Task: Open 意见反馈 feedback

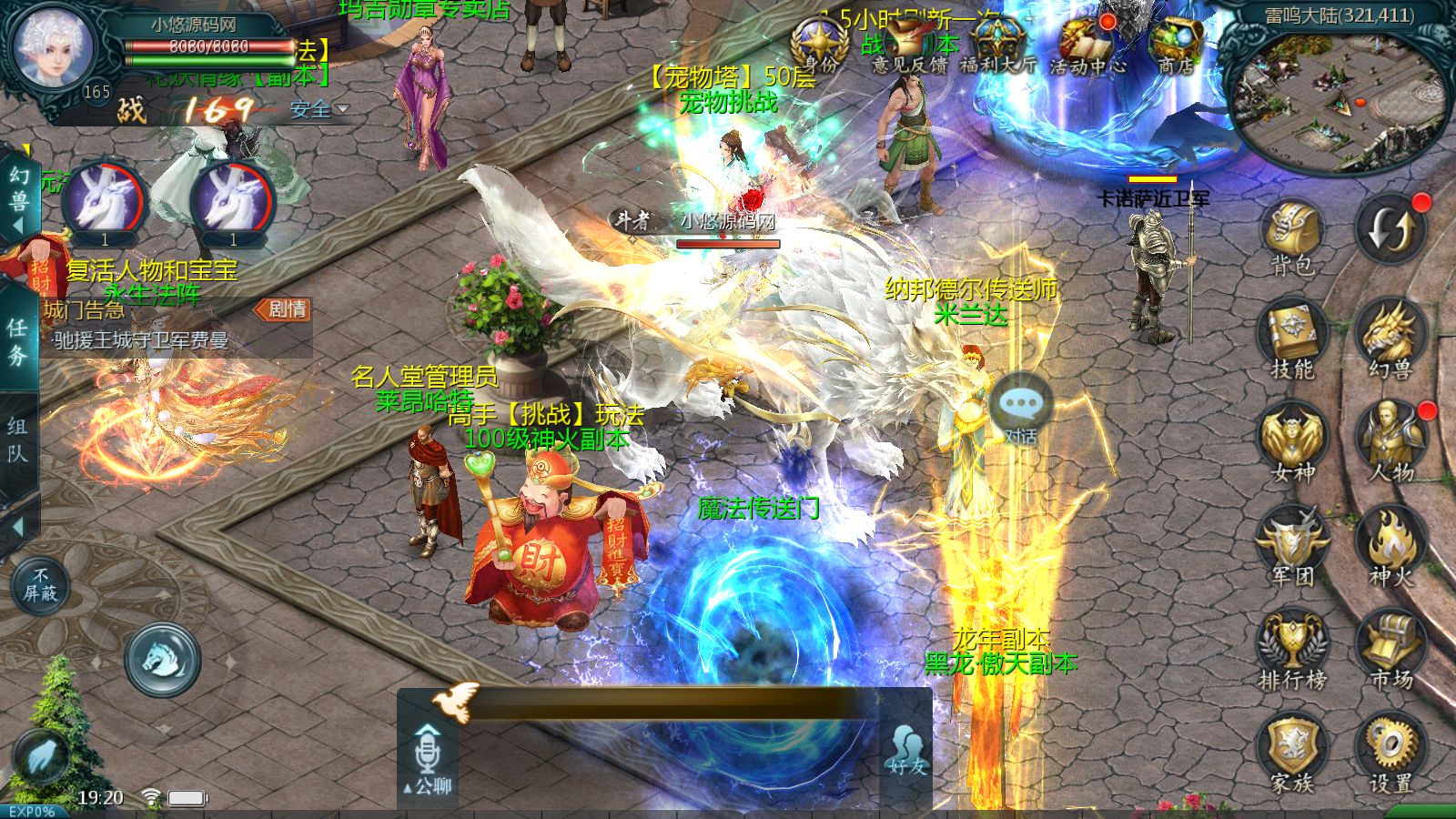Action: coord(908,44)
